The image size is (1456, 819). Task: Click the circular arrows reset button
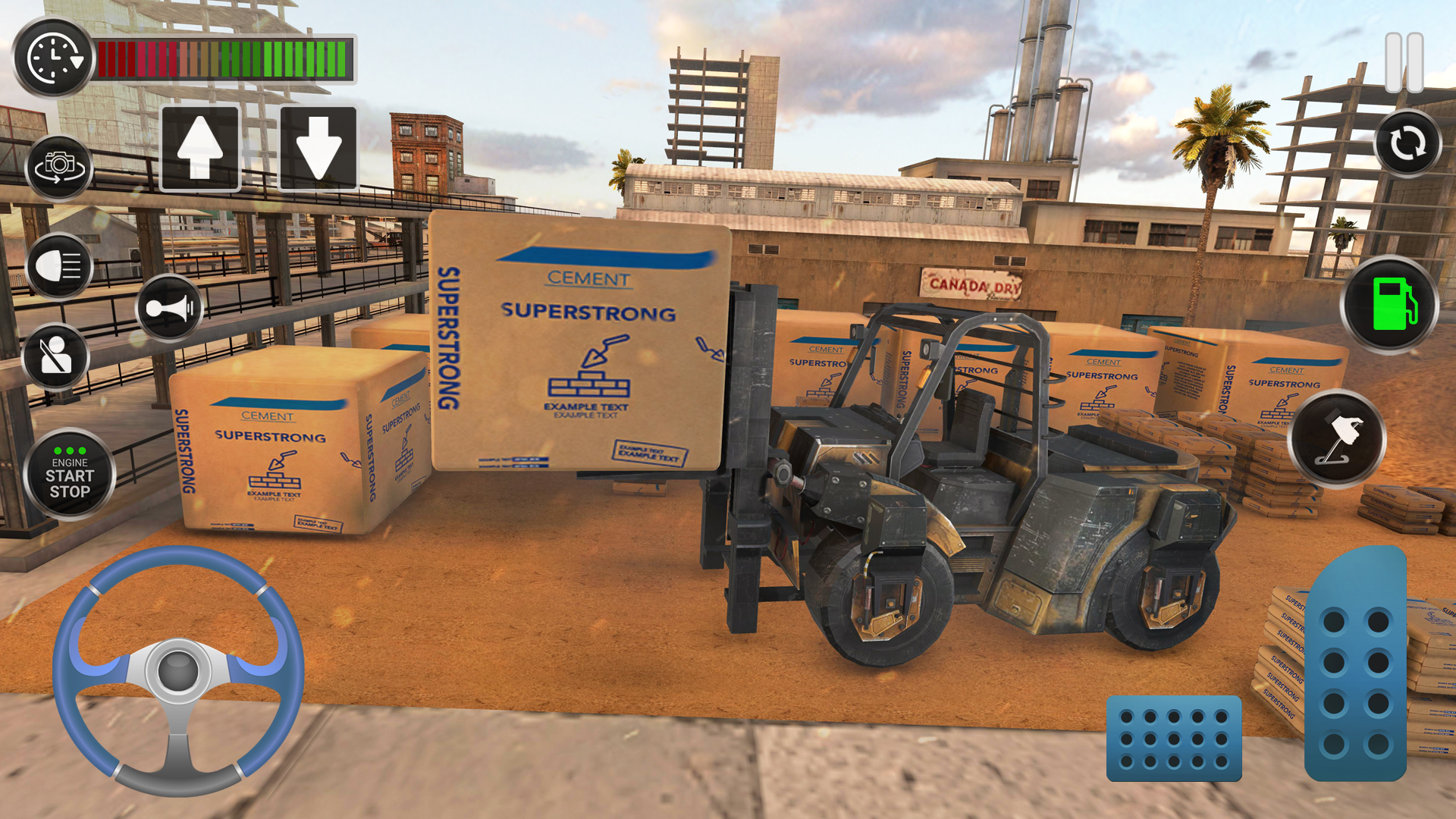tap(1407, 143)
